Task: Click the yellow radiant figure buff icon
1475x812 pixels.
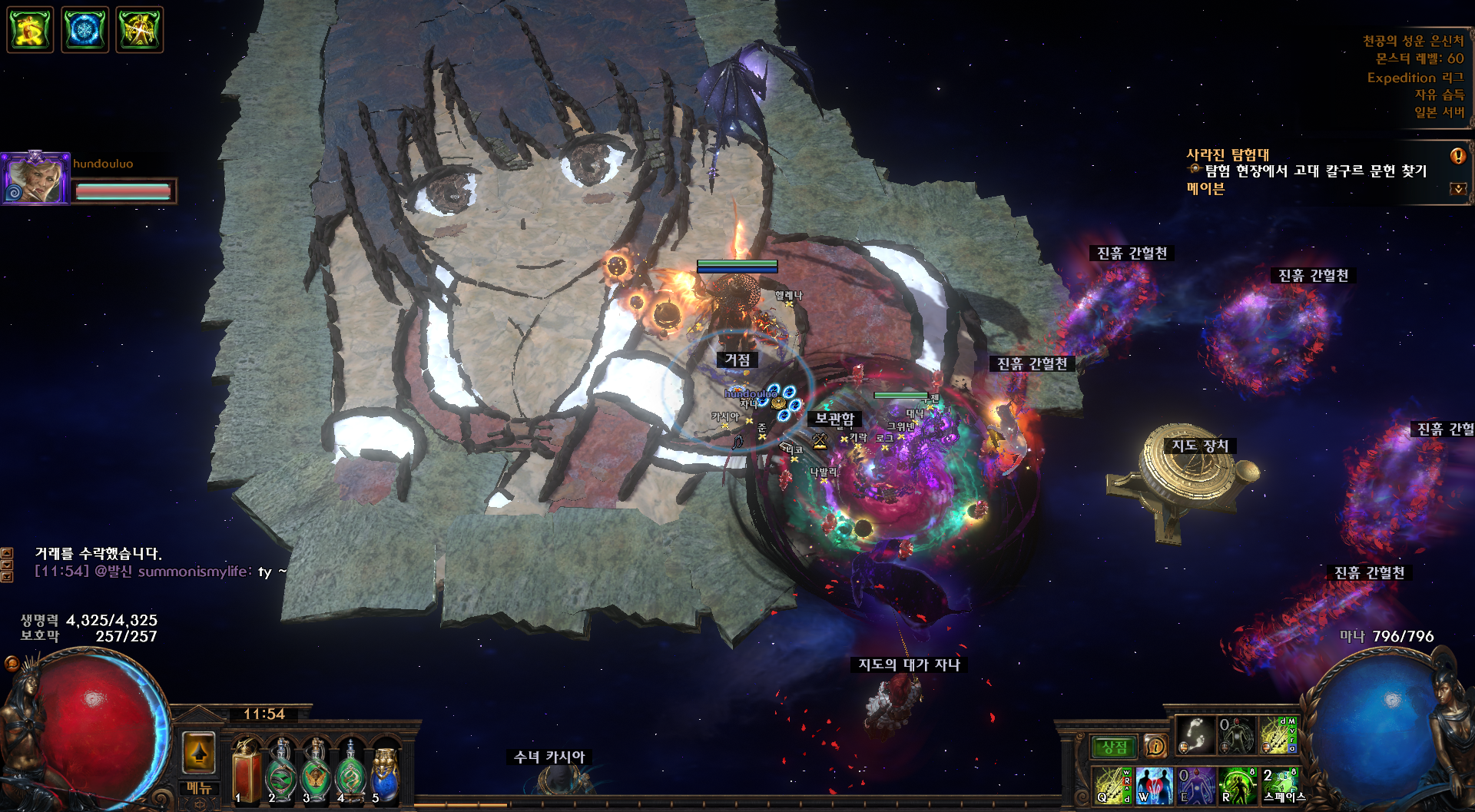Action: 139,30
